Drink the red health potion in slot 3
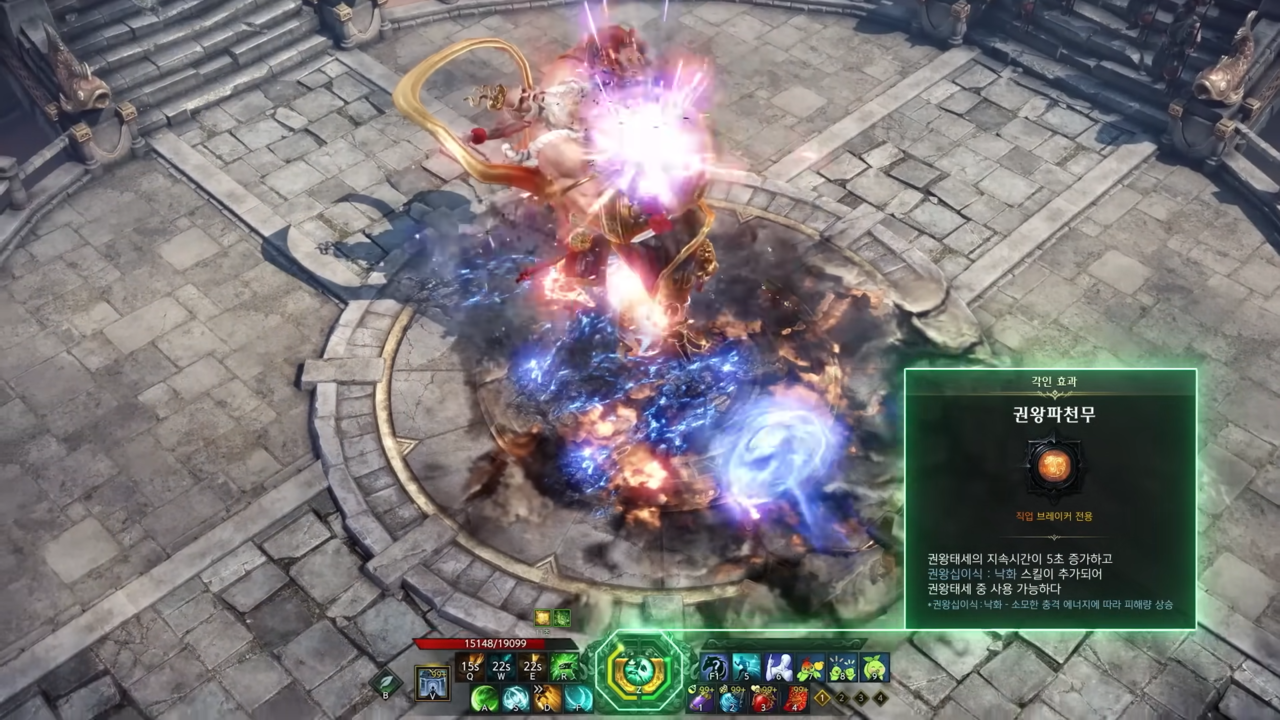This screenshot has width=1280, height=720. pos(764,698)
